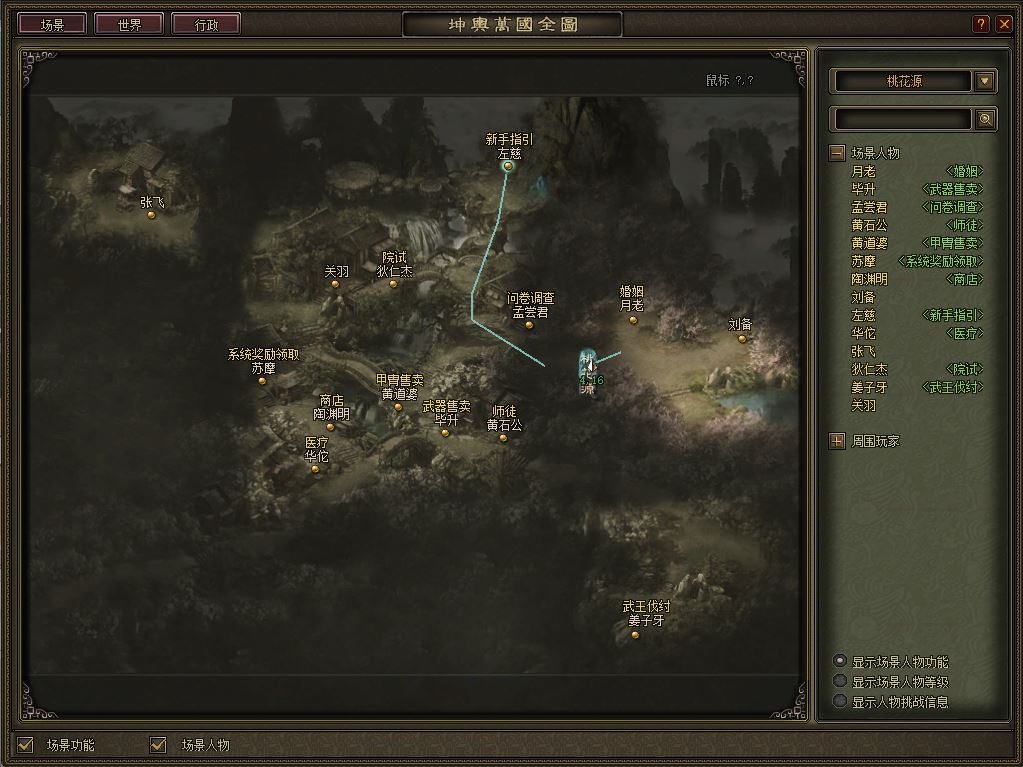Choose 华佗 医疗 from the NPC list
Image resolution: width=1023 pixels, height=767 pixels.
pyautogui.click(x=864, y=333)
